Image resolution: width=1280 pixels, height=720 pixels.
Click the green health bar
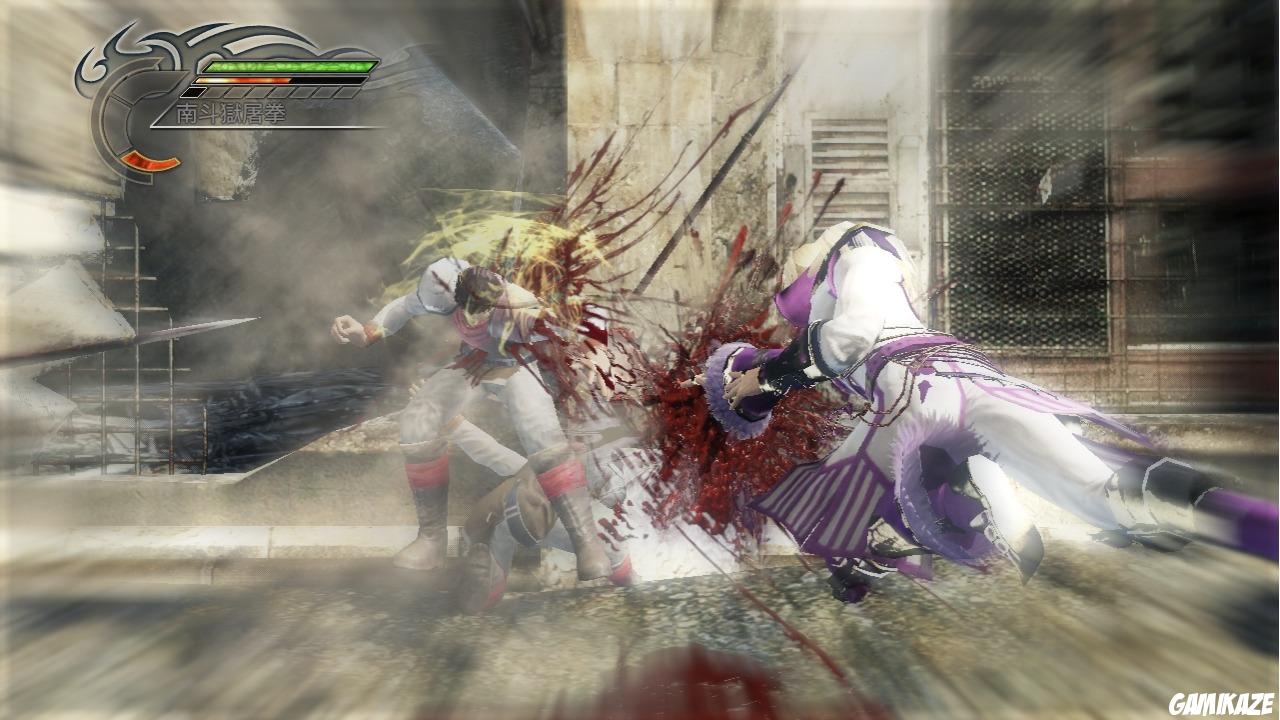(290, 66)
